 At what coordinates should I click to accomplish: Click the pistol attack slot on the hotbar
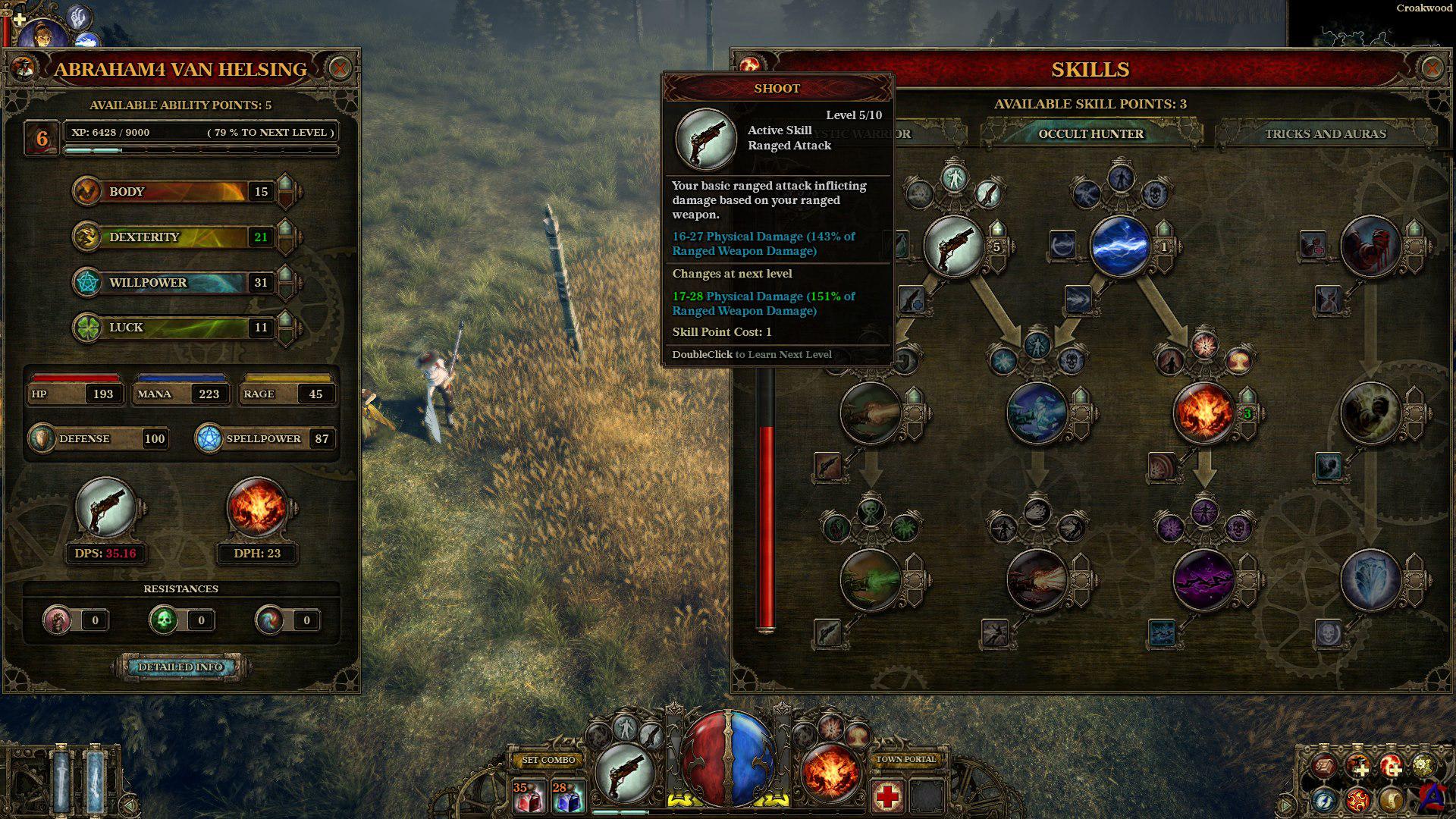624,773
